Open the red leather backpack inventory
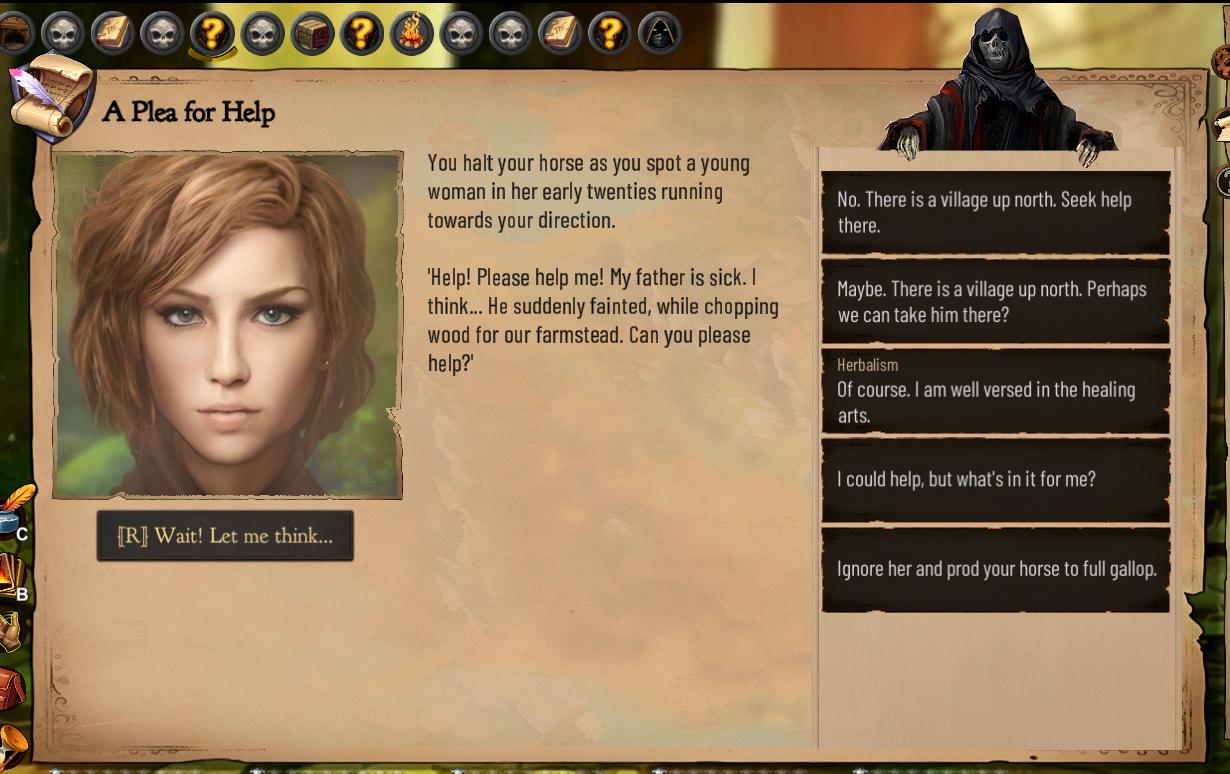Viewport: 1230px width, 774px height. [10, 688]
